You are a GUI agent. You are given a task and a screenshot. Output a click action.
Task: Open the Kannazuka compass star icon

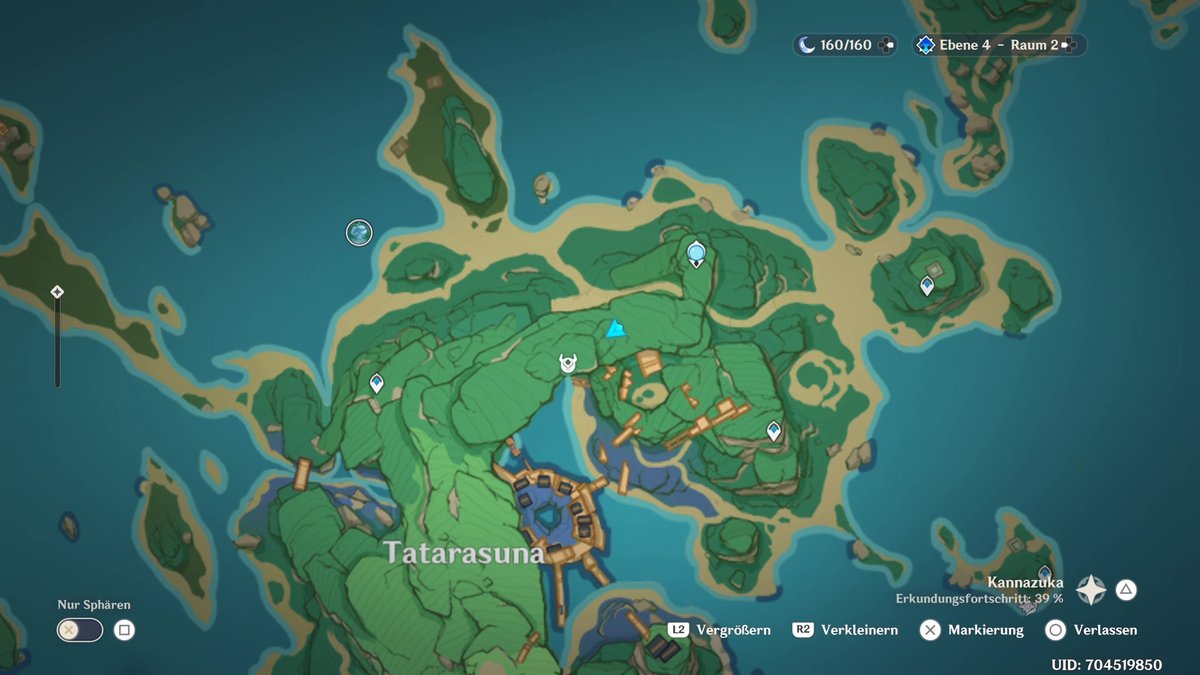point(1091,590)
